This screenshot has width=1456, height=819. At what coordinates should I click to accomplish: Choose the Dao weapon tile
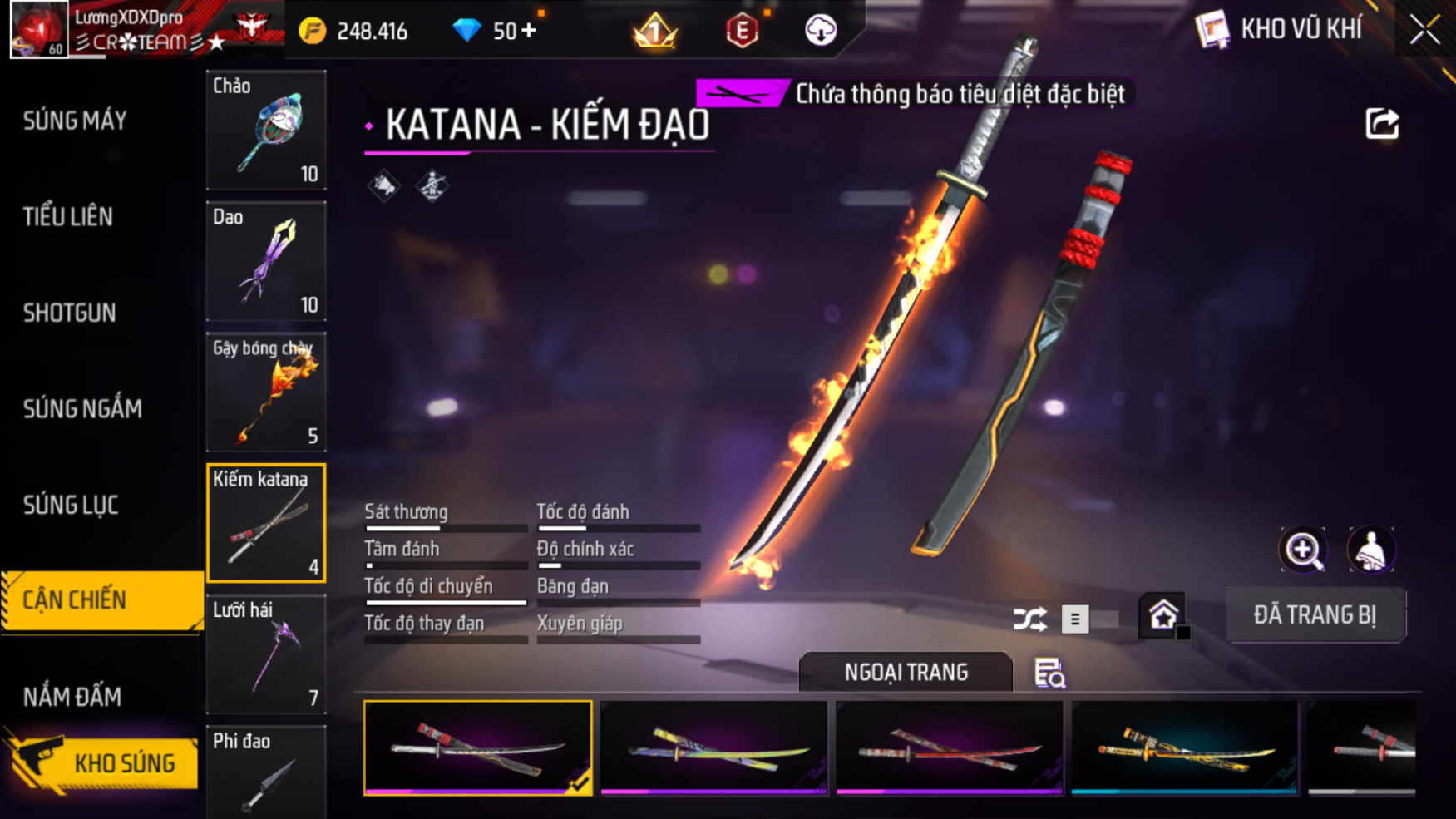click(266, 261)
